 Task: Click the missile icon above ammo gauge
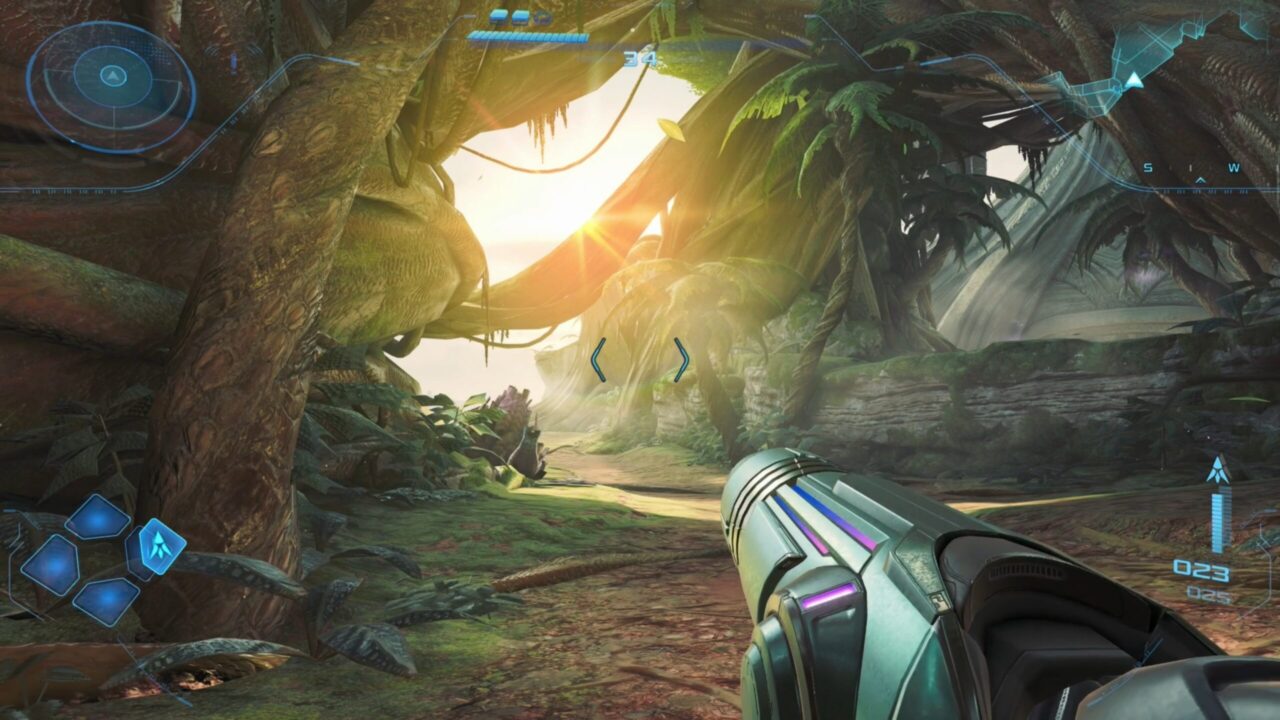[1217, 470]
